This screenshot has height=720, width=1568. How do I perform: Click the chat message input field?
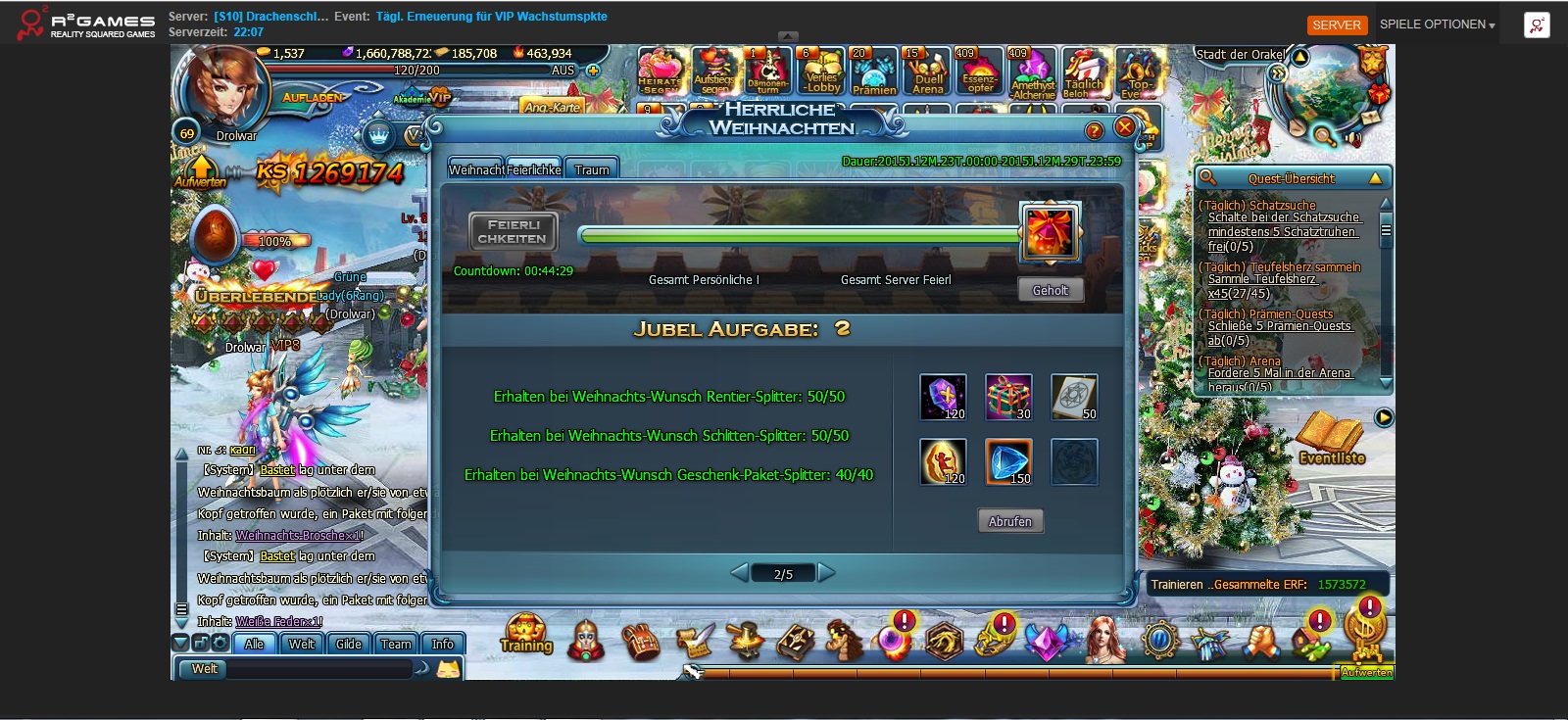(318, 669)
